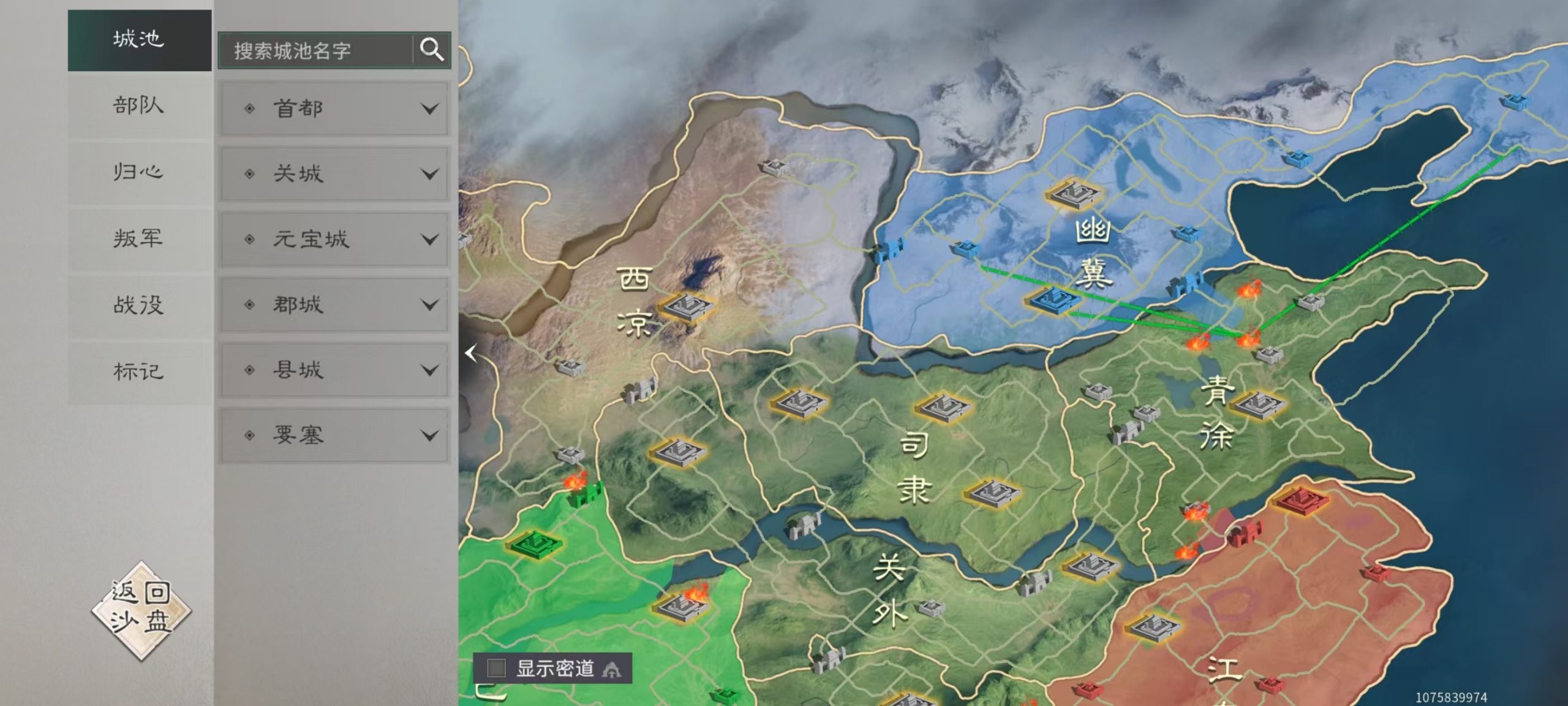Select the 归心 tab
This screenshot has height=706, width=1568.
(139, 172)
